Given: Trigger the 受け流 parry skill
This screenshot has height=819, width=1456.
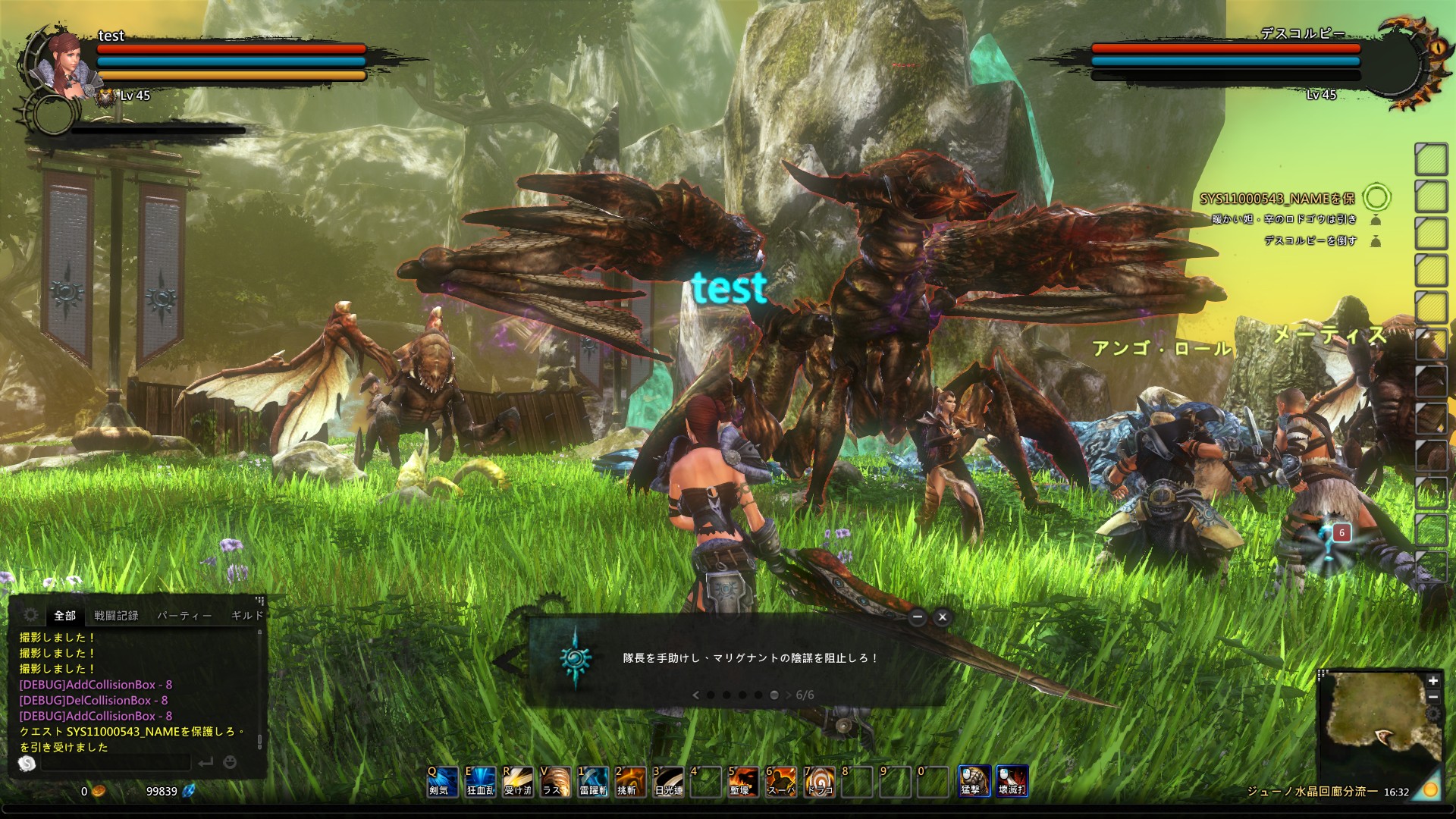Looking at the screenshot, I should tap(518, 782).
